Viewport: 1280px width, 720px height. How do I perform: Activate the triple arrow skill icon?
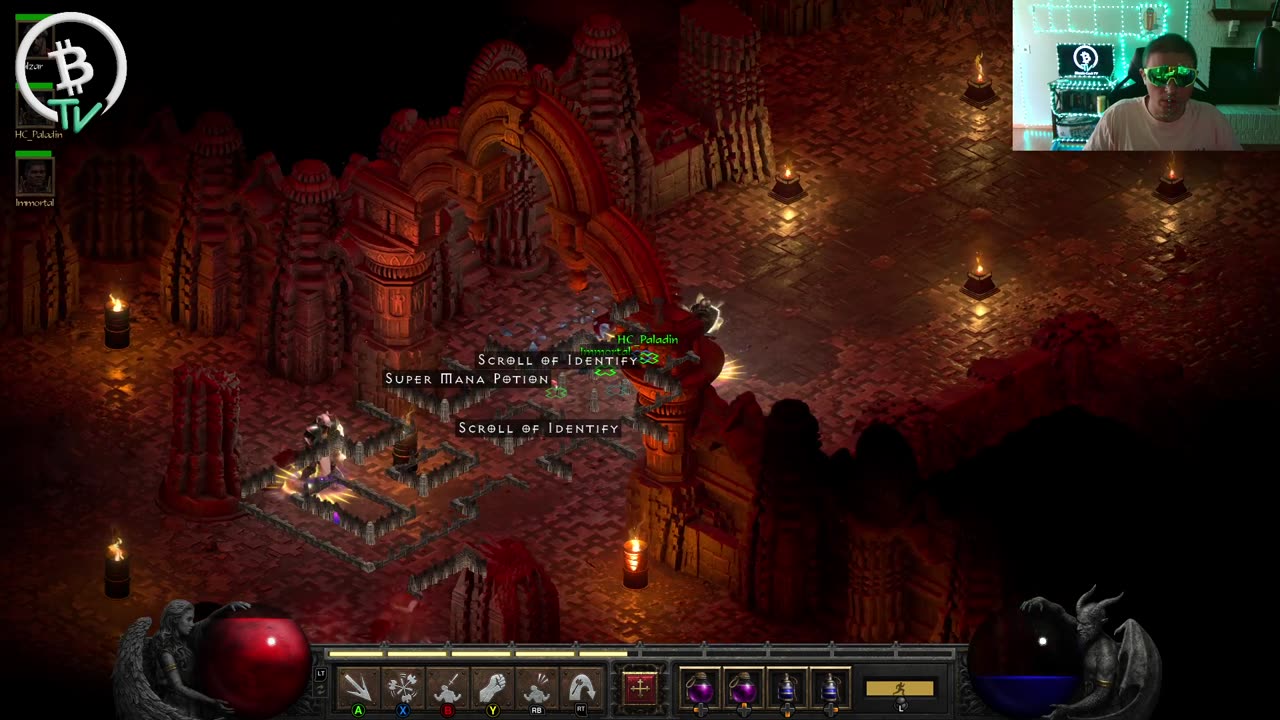[357, 688]
